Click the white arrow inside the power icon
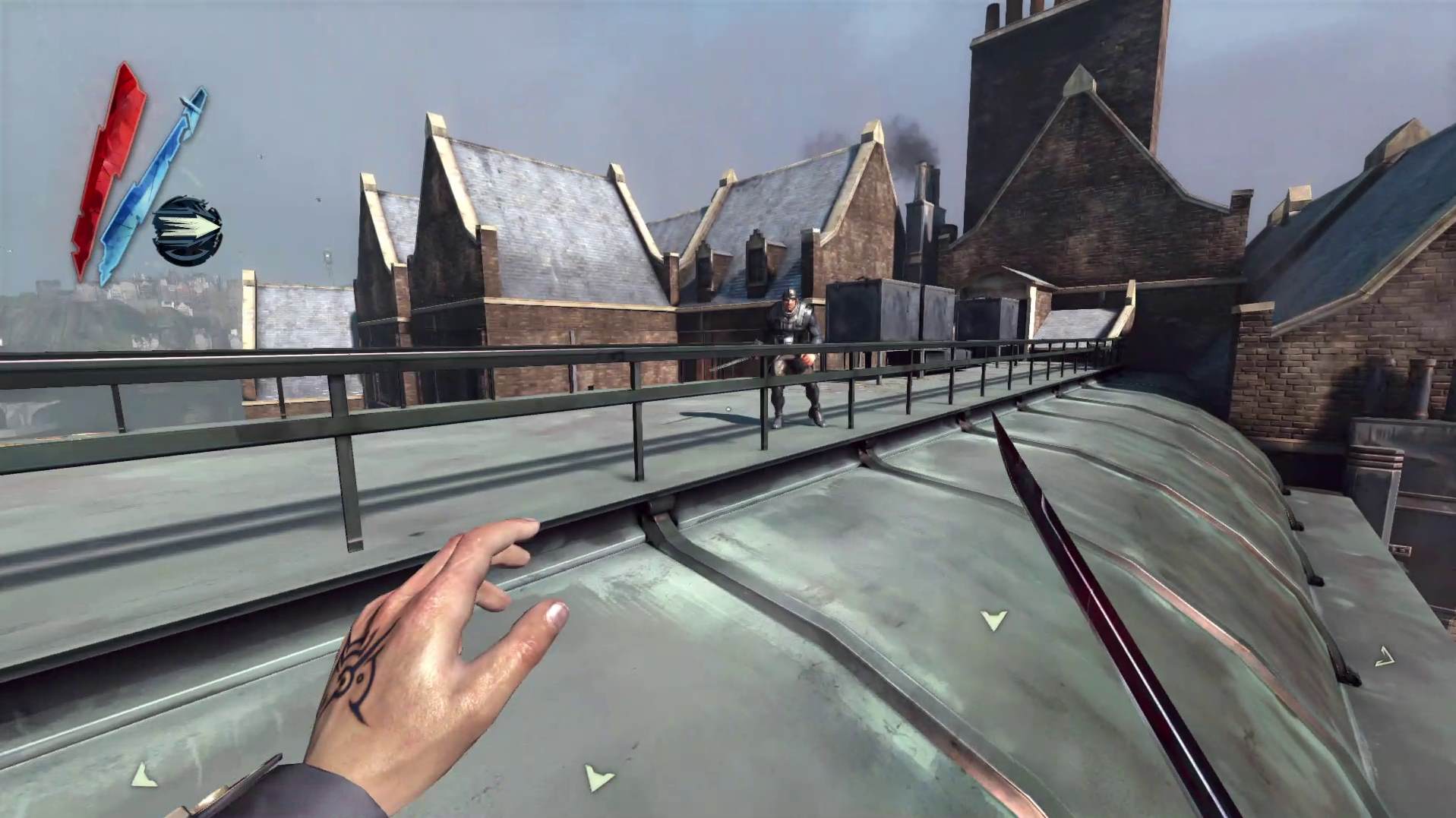The height and width of the screenshot is (818, 1456). point(194,226)
